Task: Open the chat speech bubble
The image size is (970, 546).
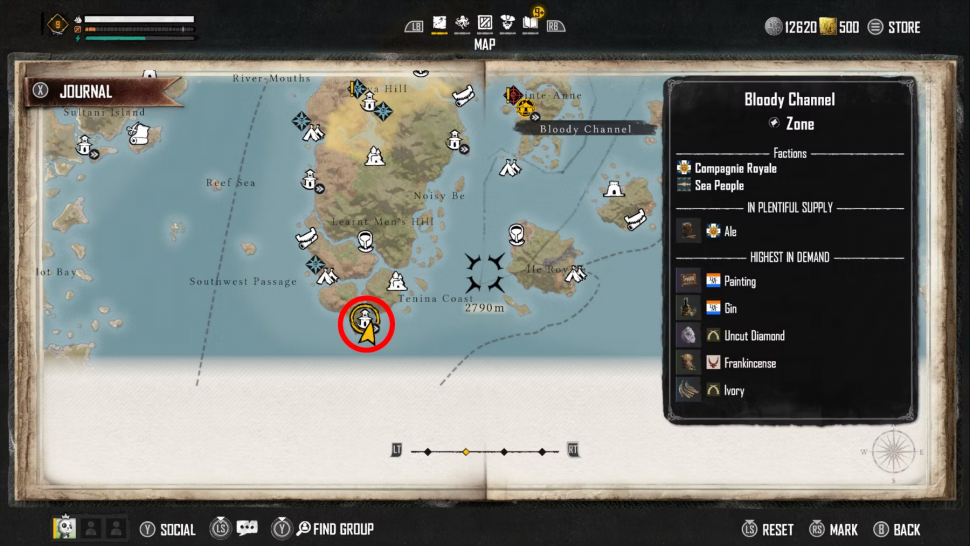Action: pyautogui.click(x=246, y=529)
